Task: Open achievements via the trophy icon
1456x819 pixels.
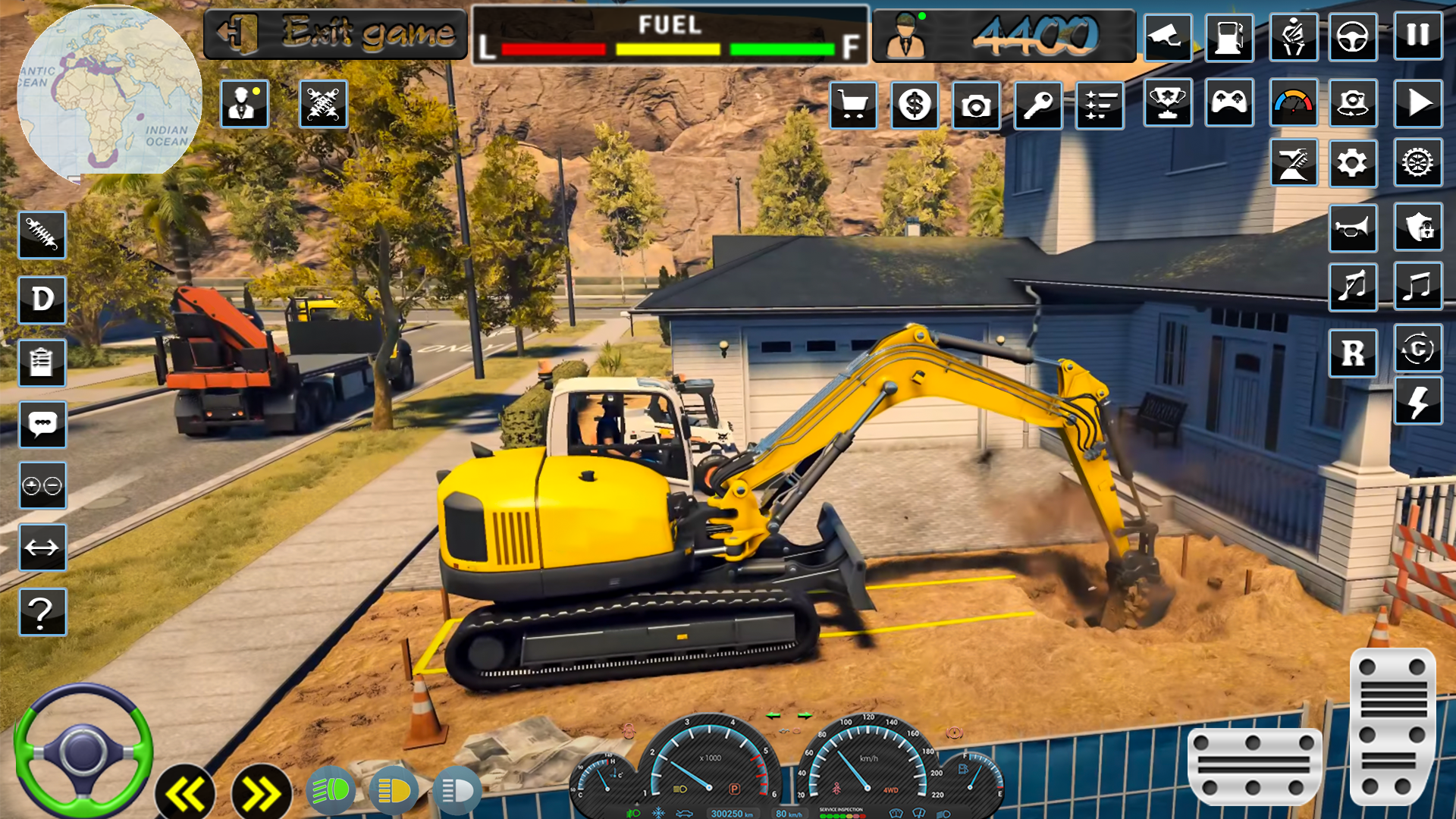Action: 1169,105
